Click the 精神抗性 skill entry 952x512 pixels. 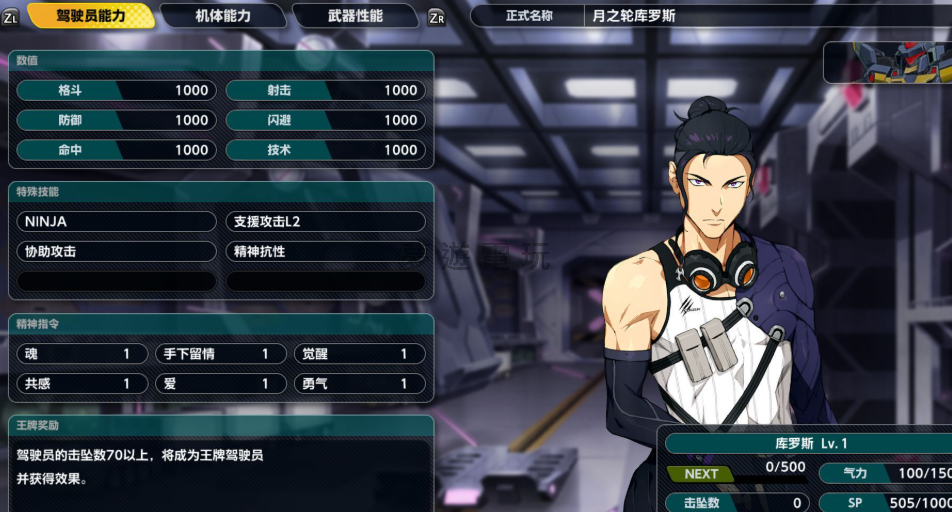(325, 252)
